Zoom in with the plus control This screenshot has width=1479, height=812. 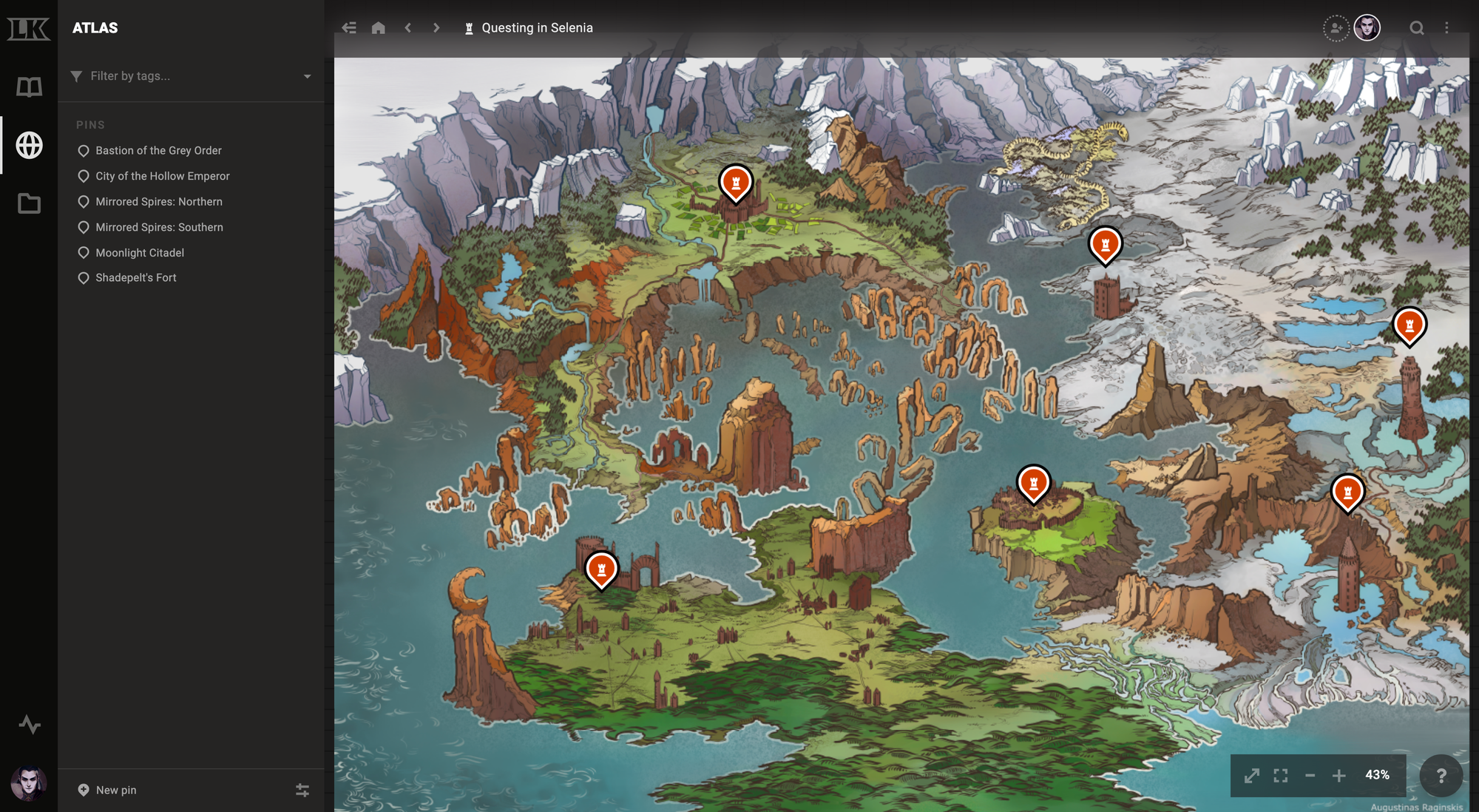point(1340,776)
